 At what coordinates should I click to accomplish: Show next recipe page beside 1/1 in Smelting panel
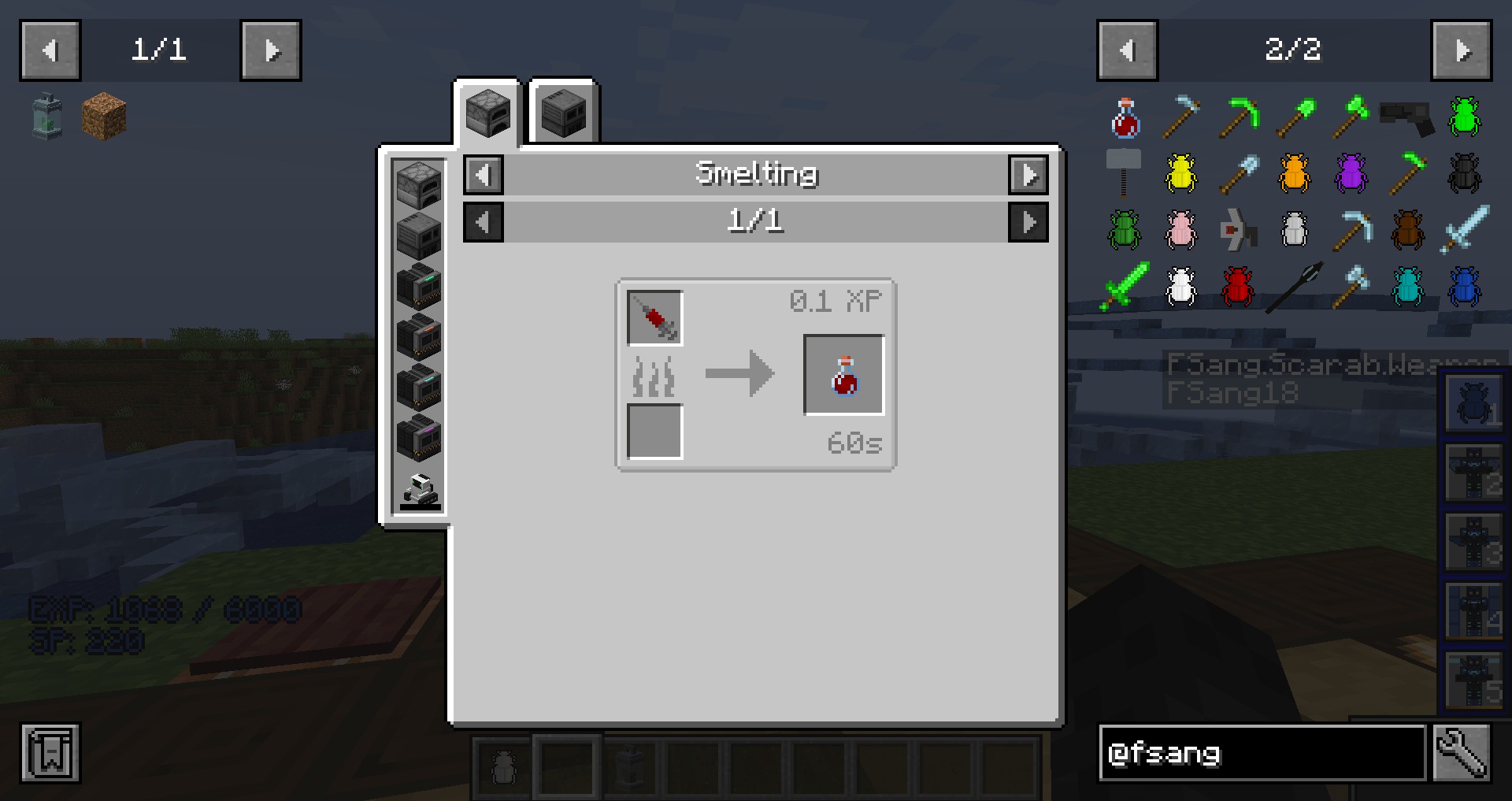click(x=1028, y=222)
